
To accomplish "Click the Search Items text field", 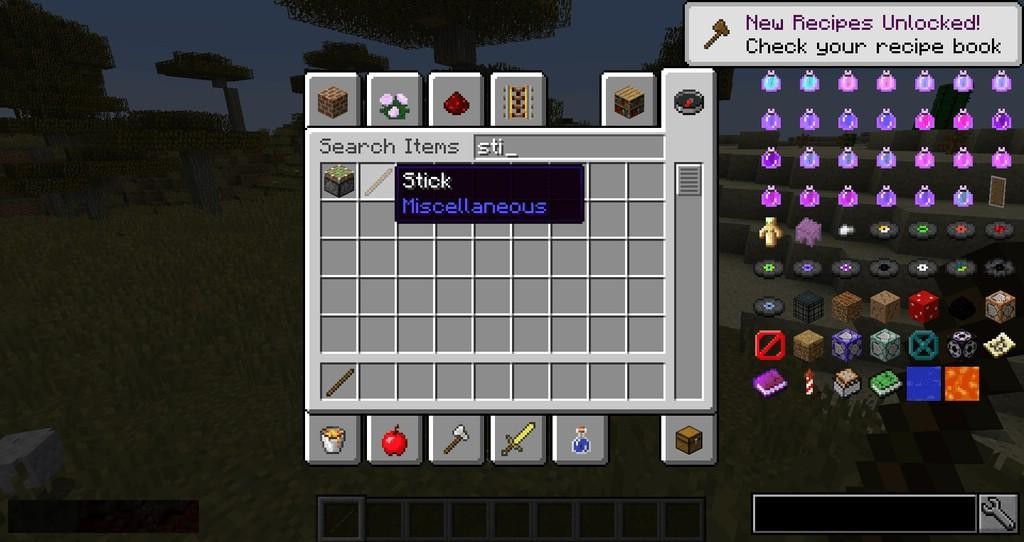I will [x=568, y=147].
